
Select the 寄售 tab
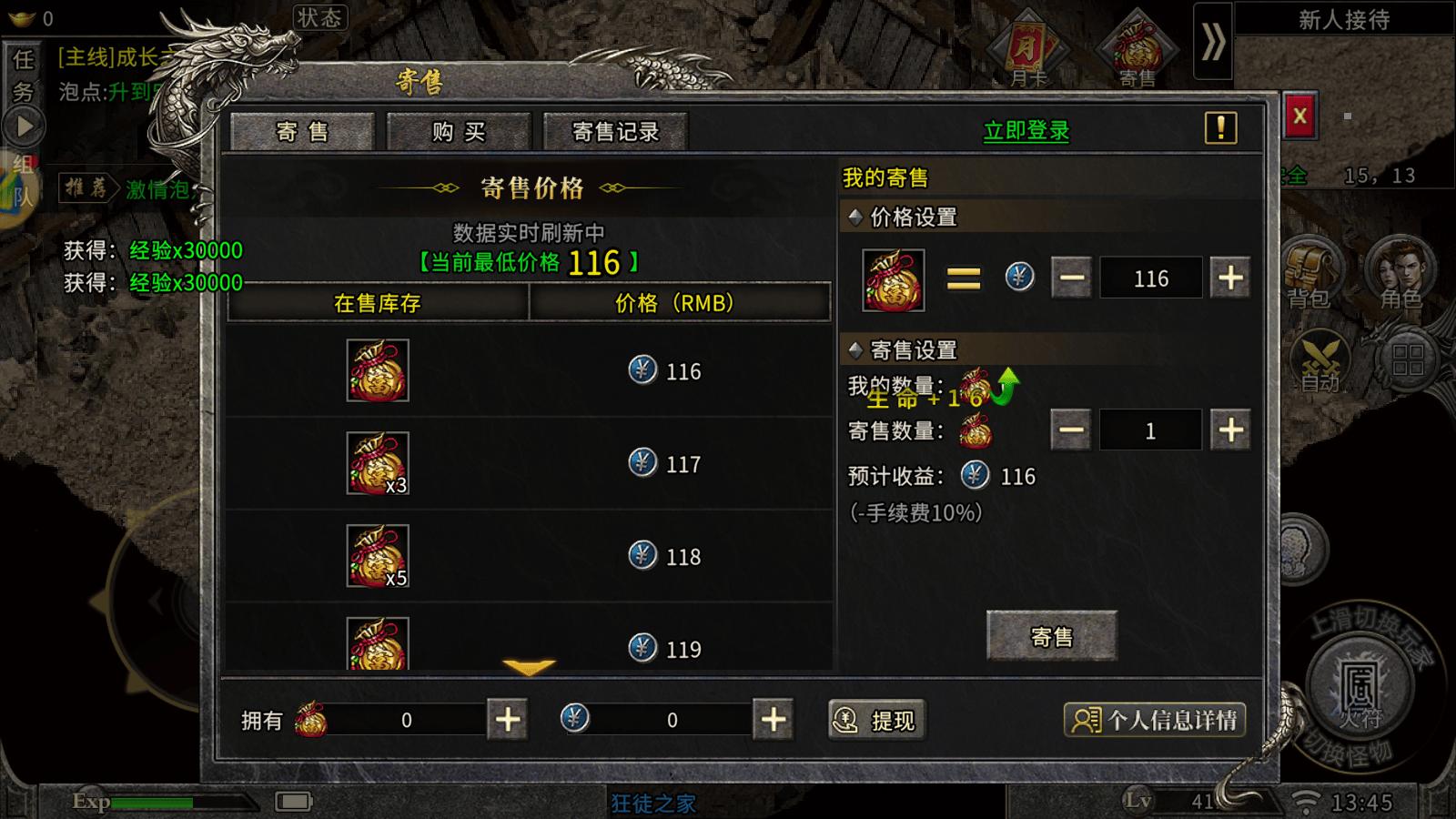click(302, 132)
